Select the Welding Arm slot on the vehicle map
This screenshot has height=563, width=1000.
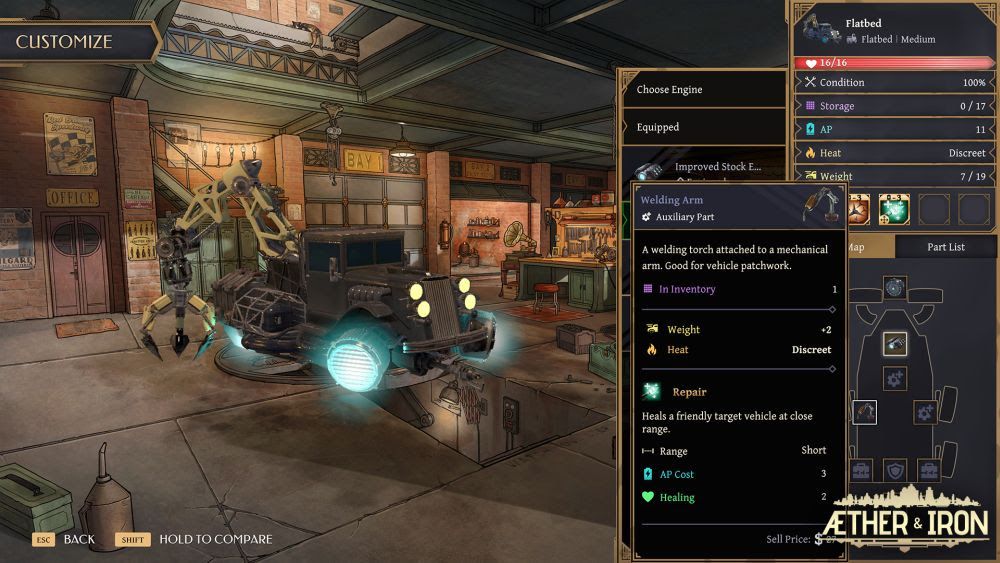pos(865,411)
